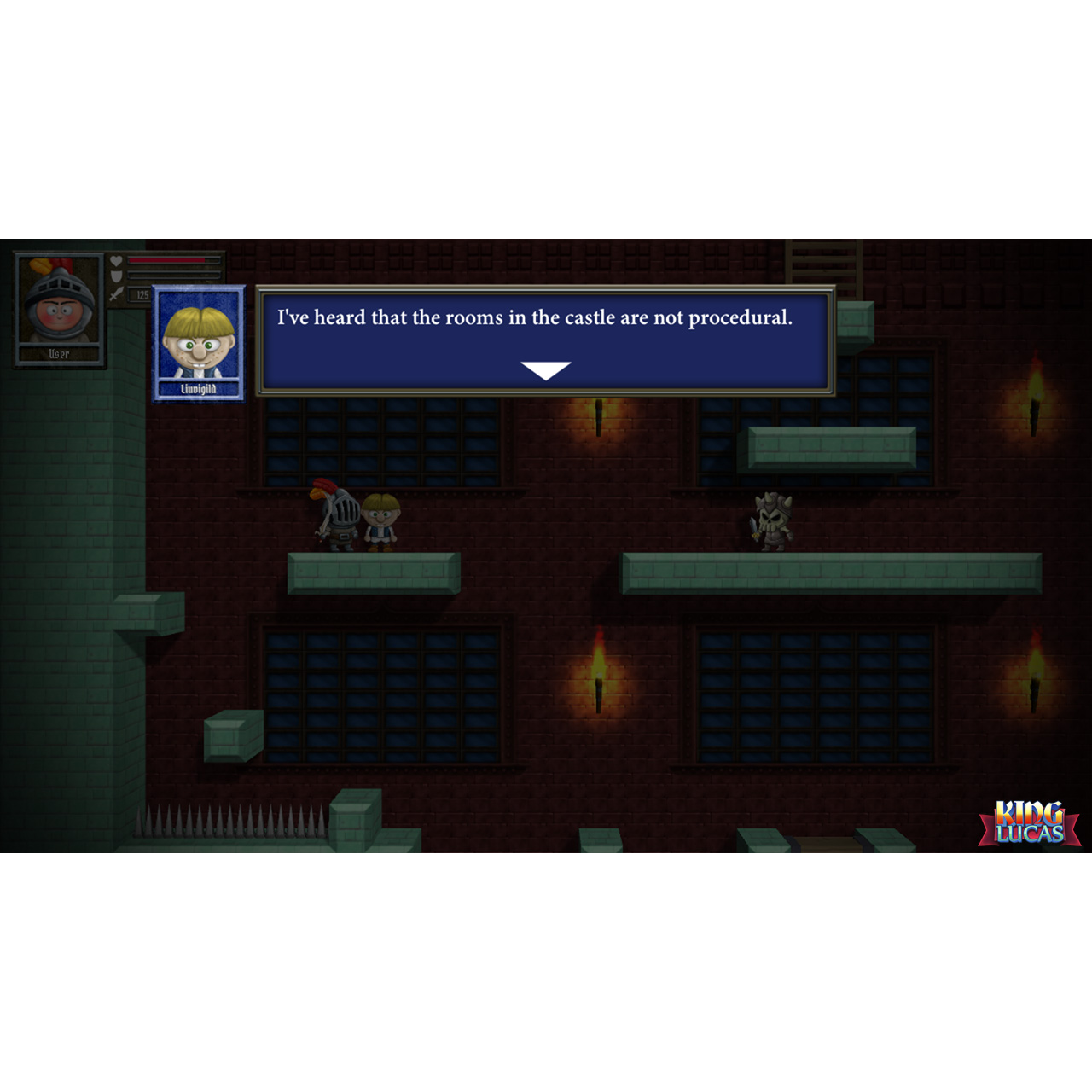1092x1092 pixels.
Task: Click the dialog text about procedural rooms
Action: 536,319
